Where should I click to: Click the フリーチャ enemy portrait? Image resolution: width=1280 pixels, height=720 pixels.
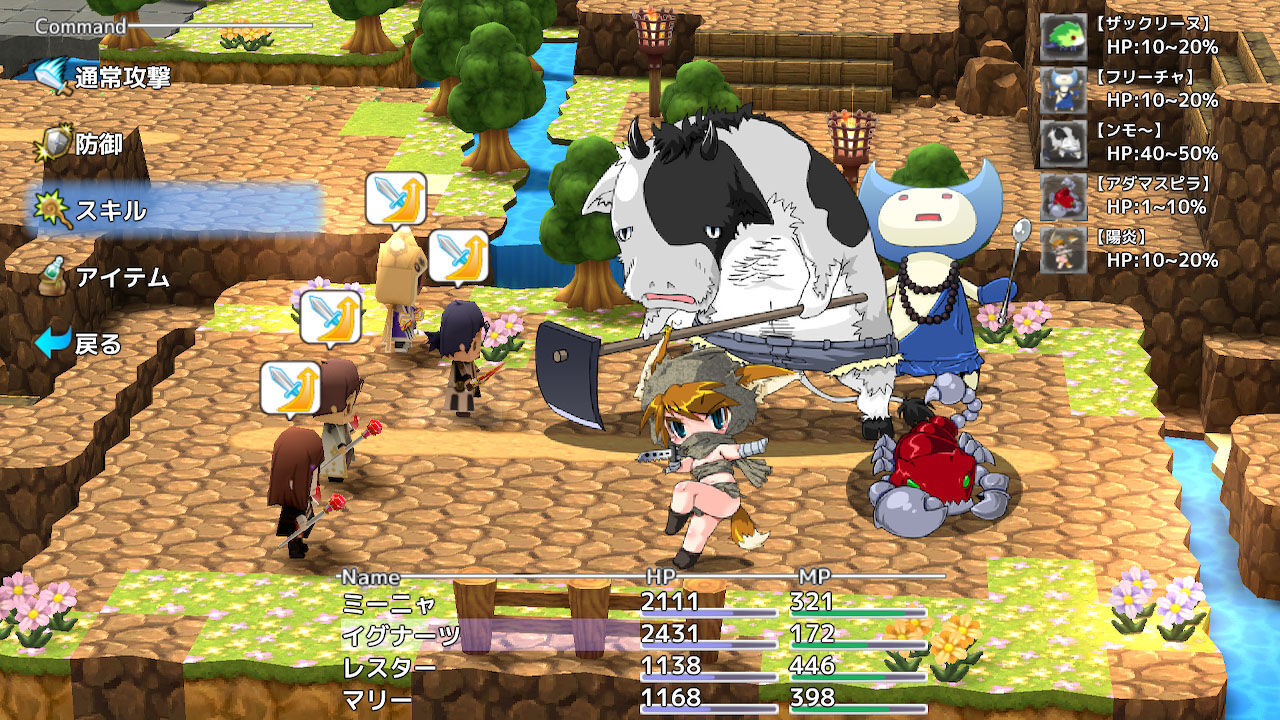1062,91
